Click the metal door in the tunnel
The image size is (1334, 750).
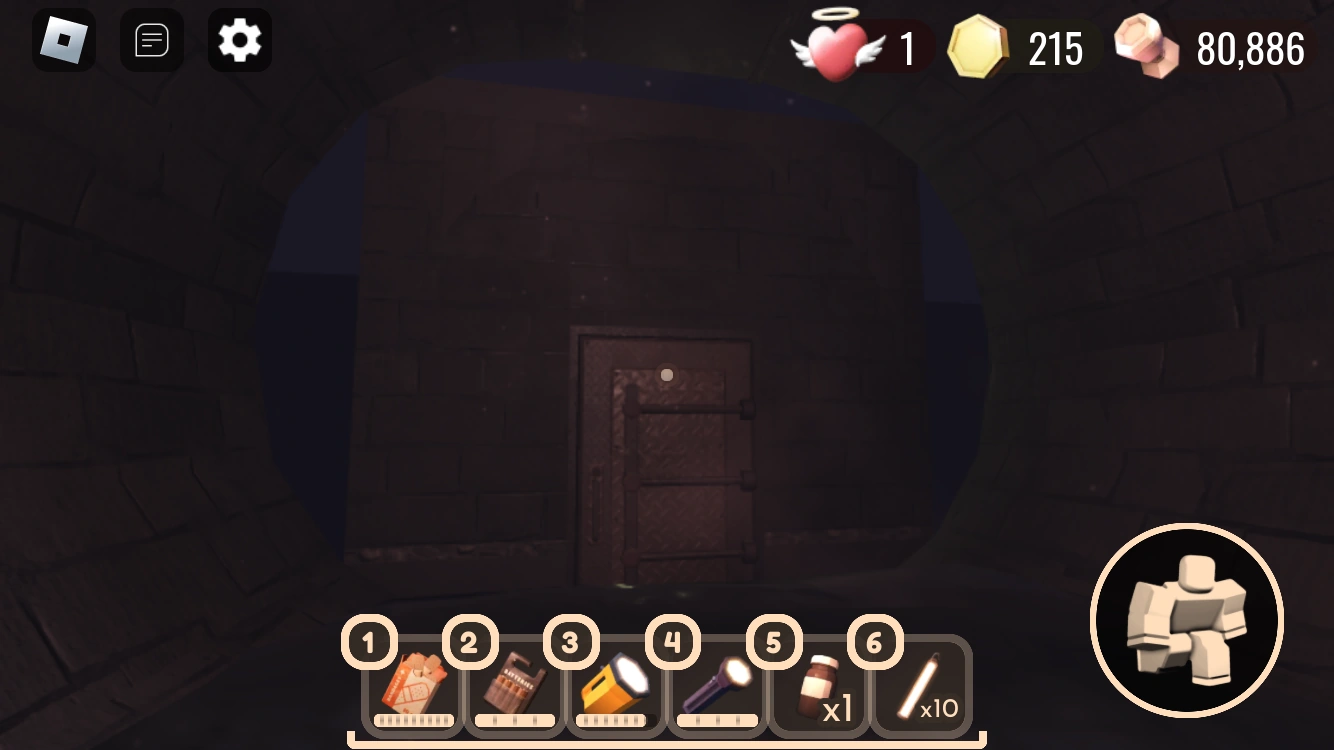coord(665,460)
